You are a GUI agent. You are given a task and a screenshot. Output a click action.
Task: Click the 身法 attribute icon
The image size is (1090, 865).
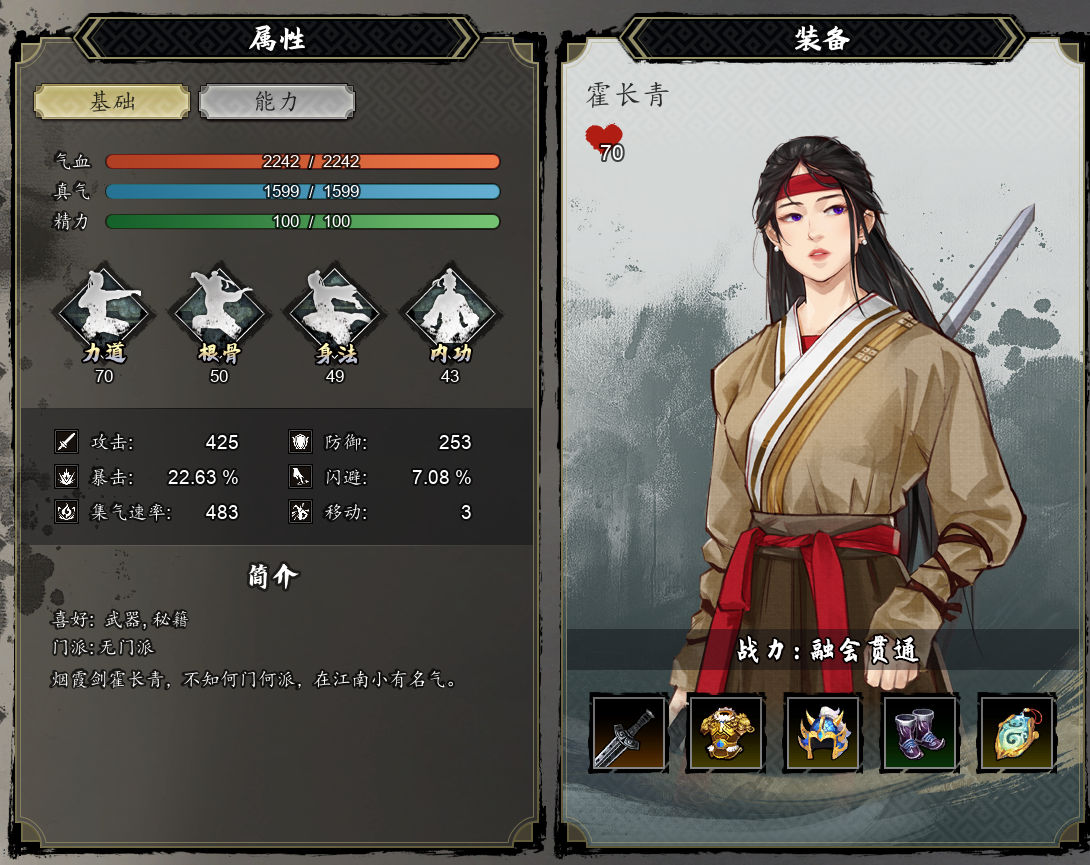click(x=334, y=312)
